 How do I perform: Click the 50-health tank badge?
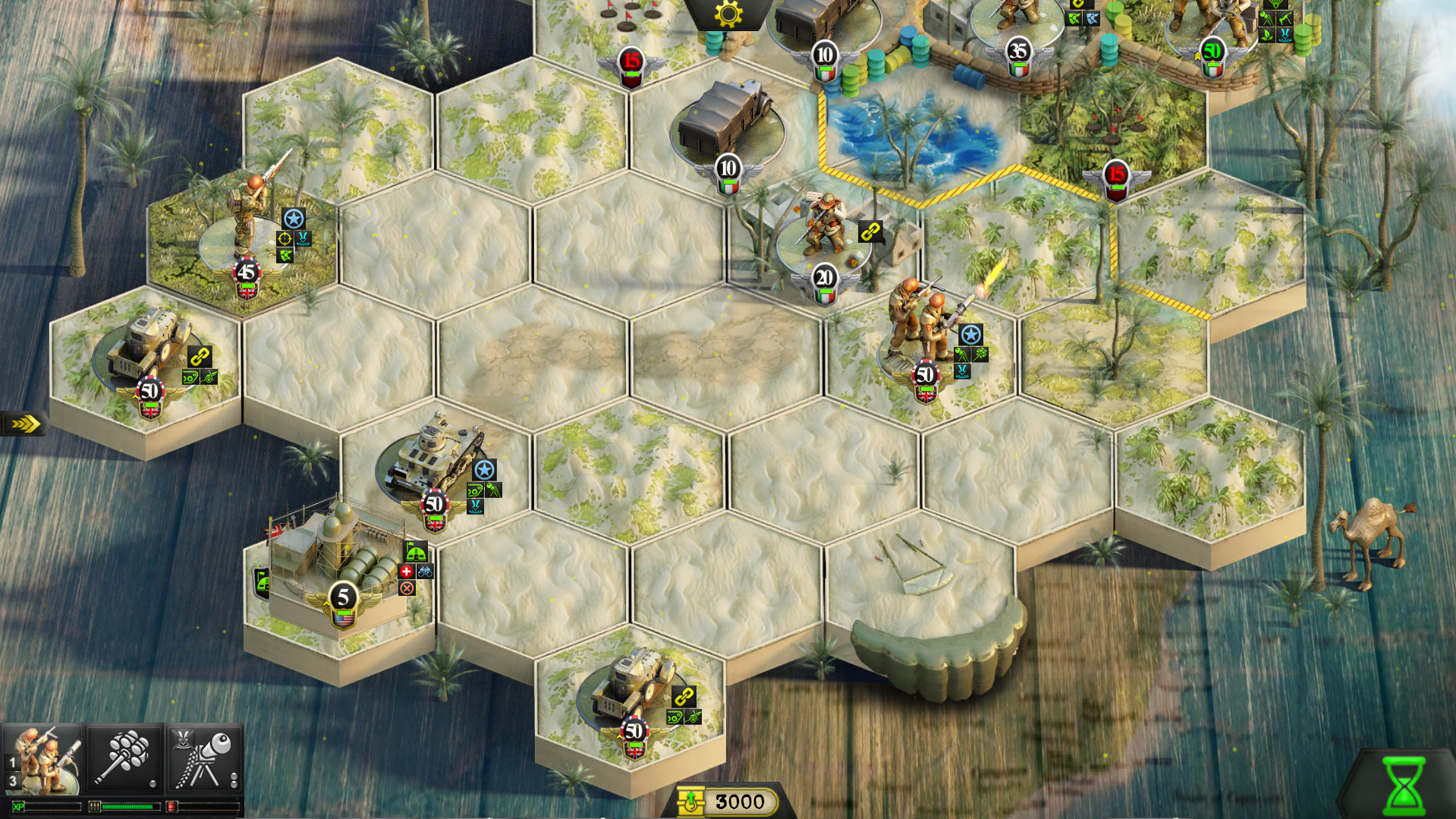[x=434, y=502]
